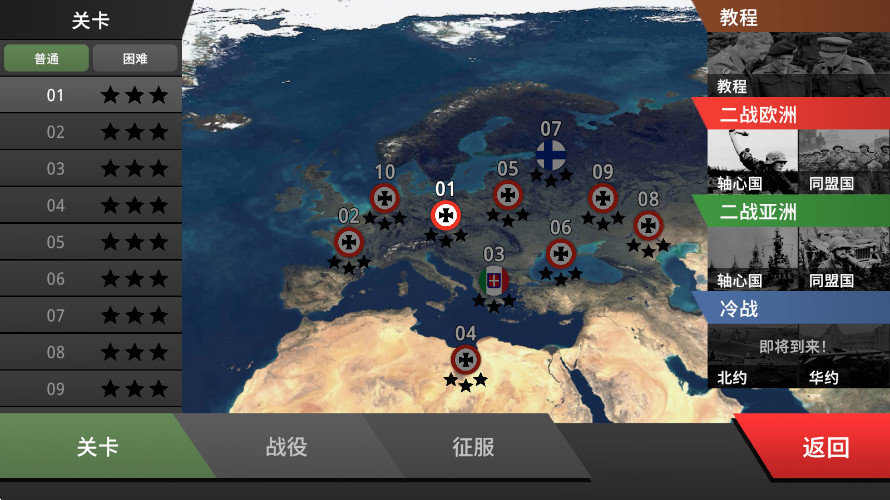Viewport: 890px width, 500px height.
Task: Choose map marker 04 in North Africa
Action: (465, 359)
